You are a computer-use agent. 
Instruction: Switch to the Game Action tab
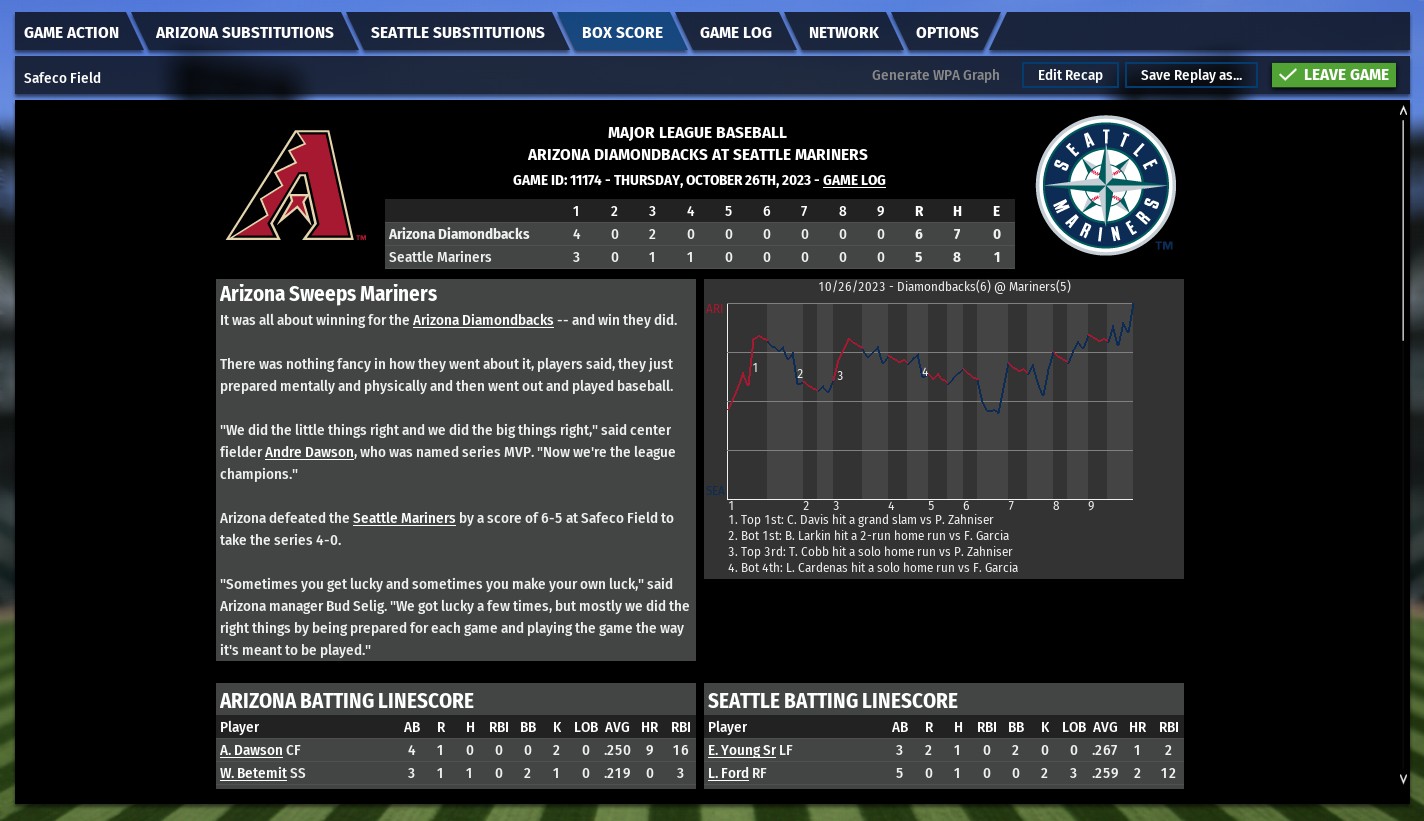click(71, 32)
